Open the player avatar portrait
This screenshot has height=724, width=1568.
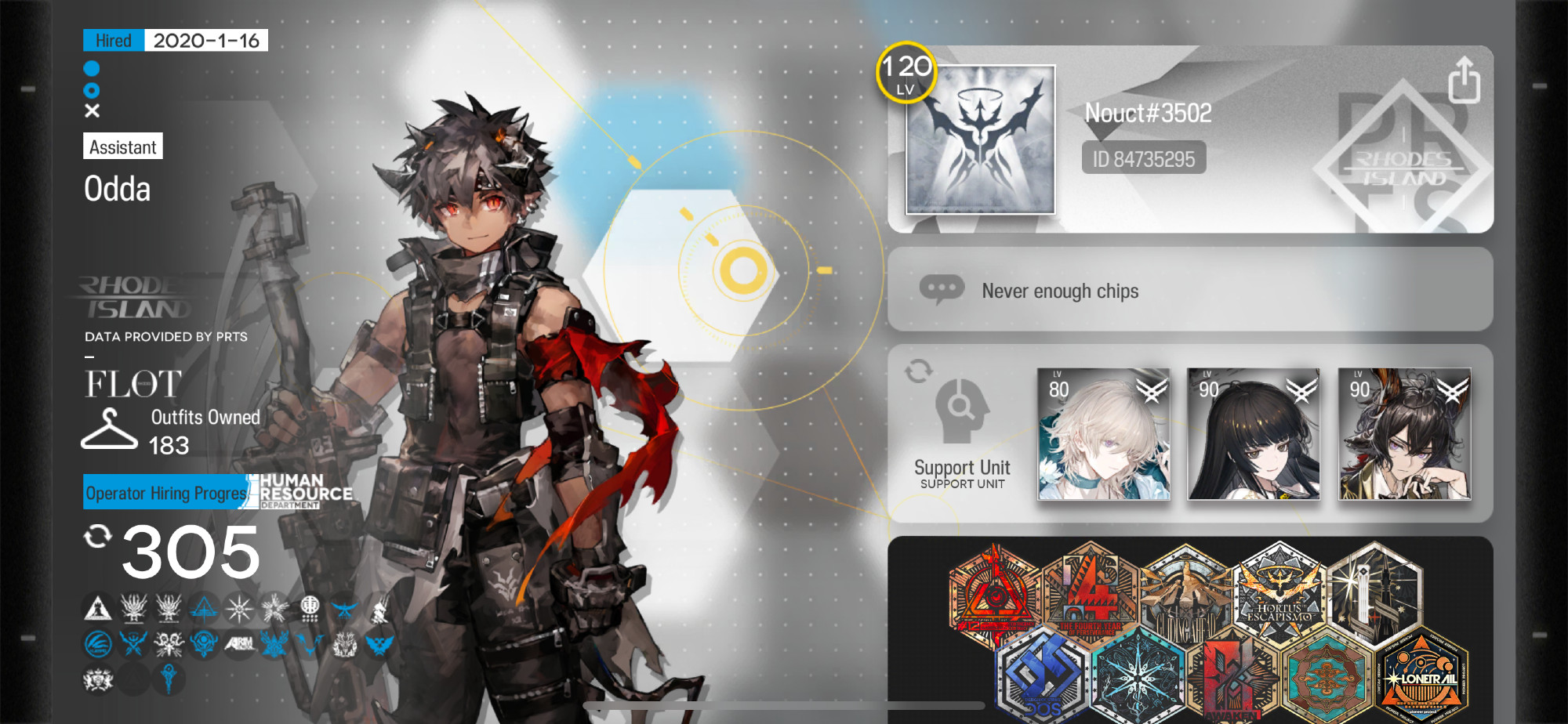[x=980, y=140]
